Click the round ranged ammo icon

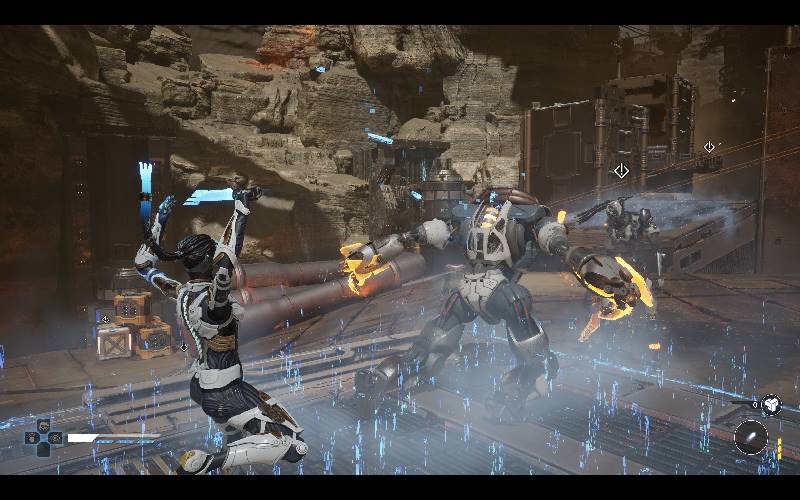tap(750, 437)
